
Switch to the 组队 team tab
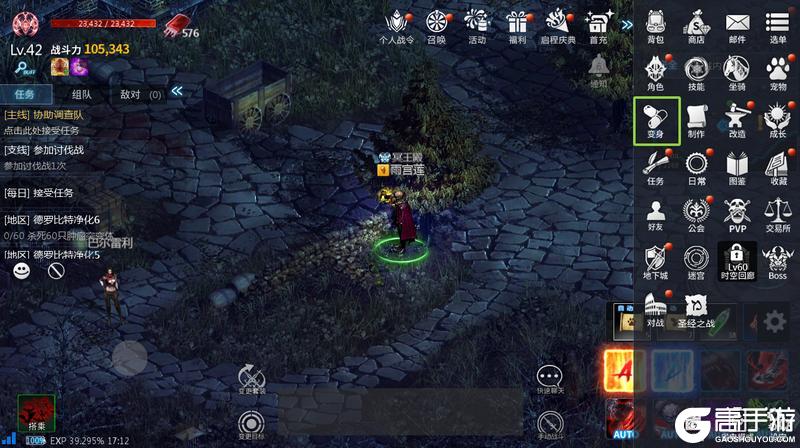coord(81,94)
